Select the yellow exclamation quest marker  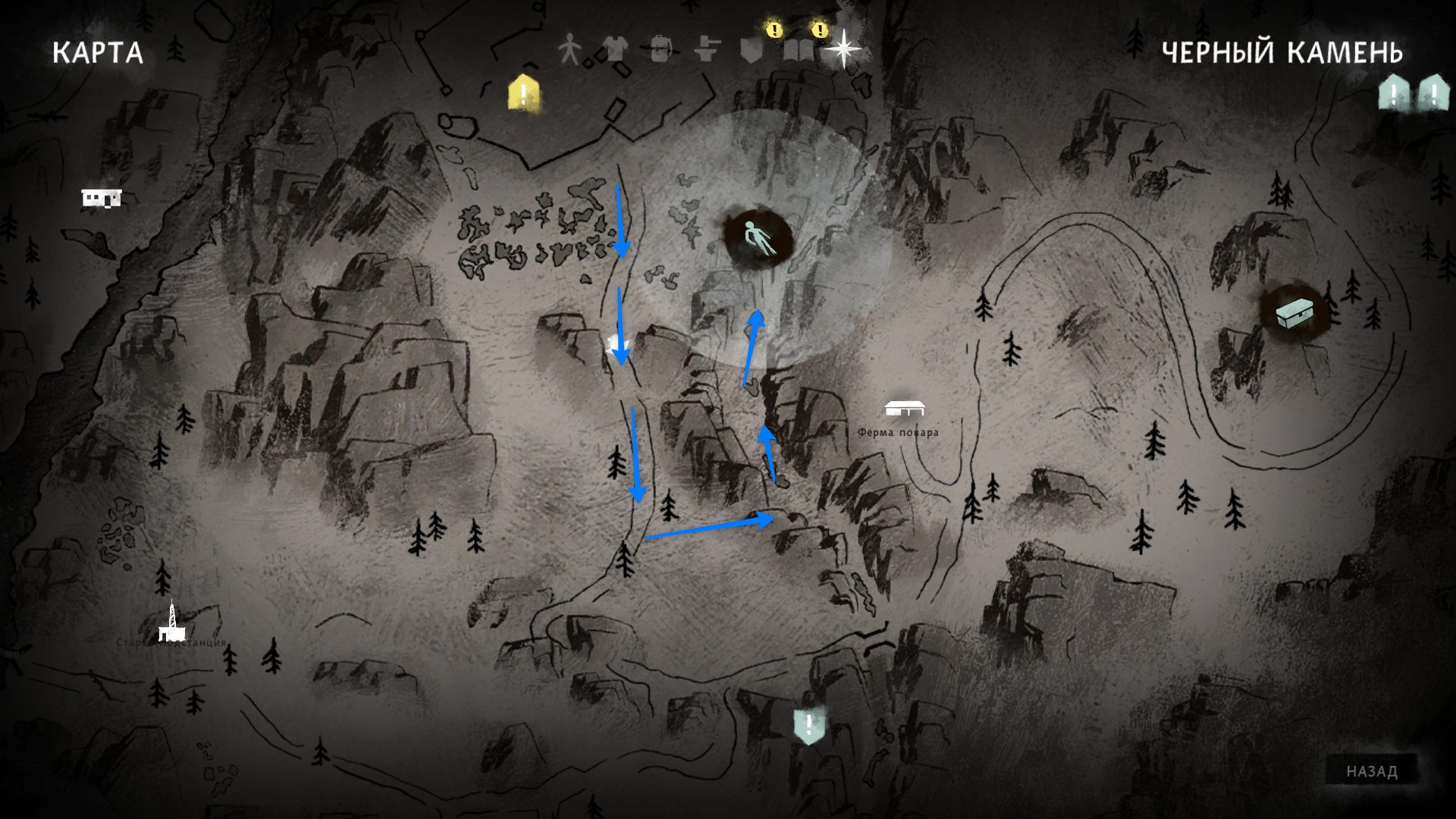coord(523,93)
